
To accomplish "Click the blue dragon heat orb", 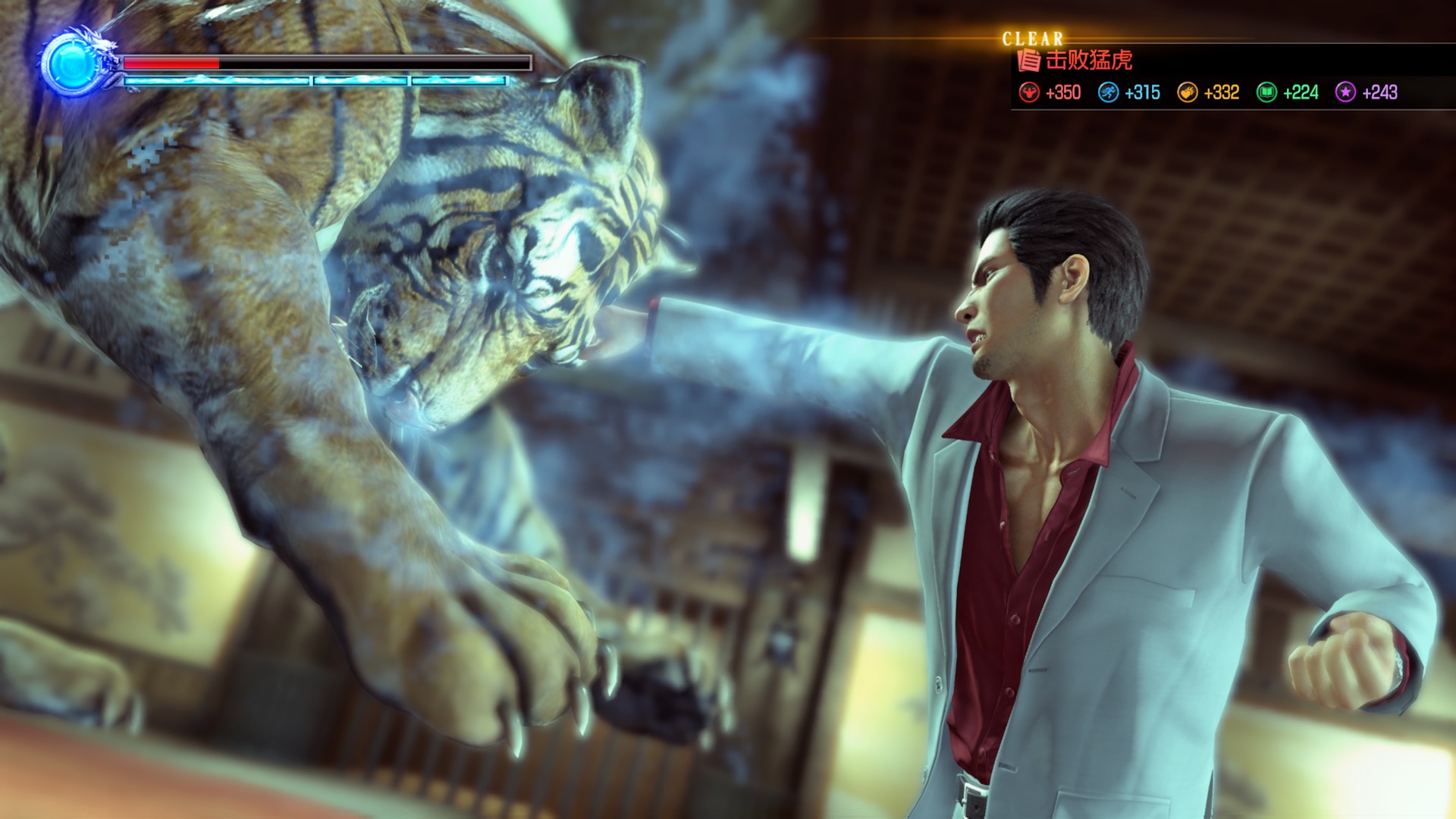I will coord(71,64).
